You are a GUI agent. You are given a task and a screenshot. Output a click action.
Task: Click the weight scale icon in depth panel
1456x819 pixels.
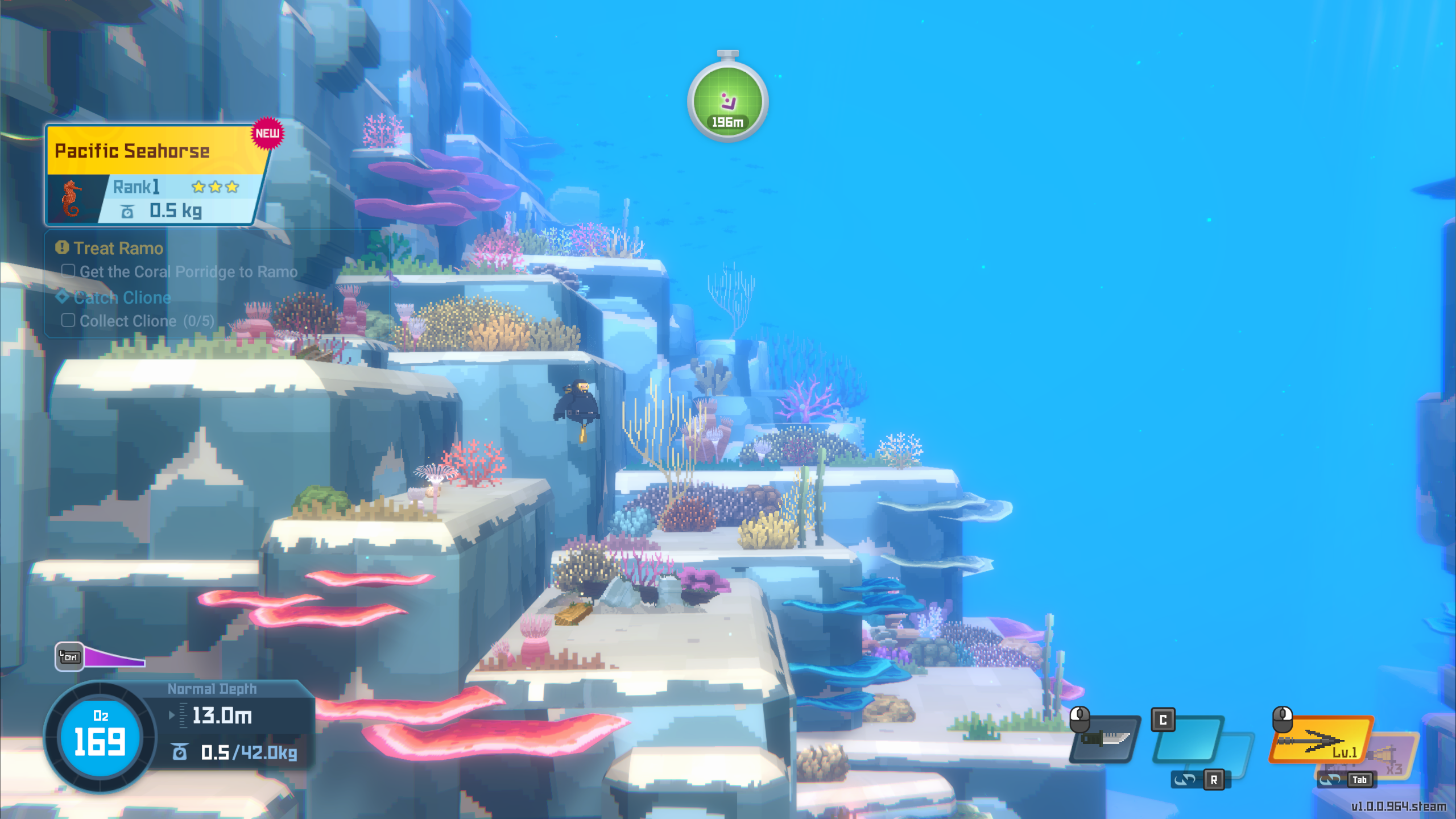point(181,752)
